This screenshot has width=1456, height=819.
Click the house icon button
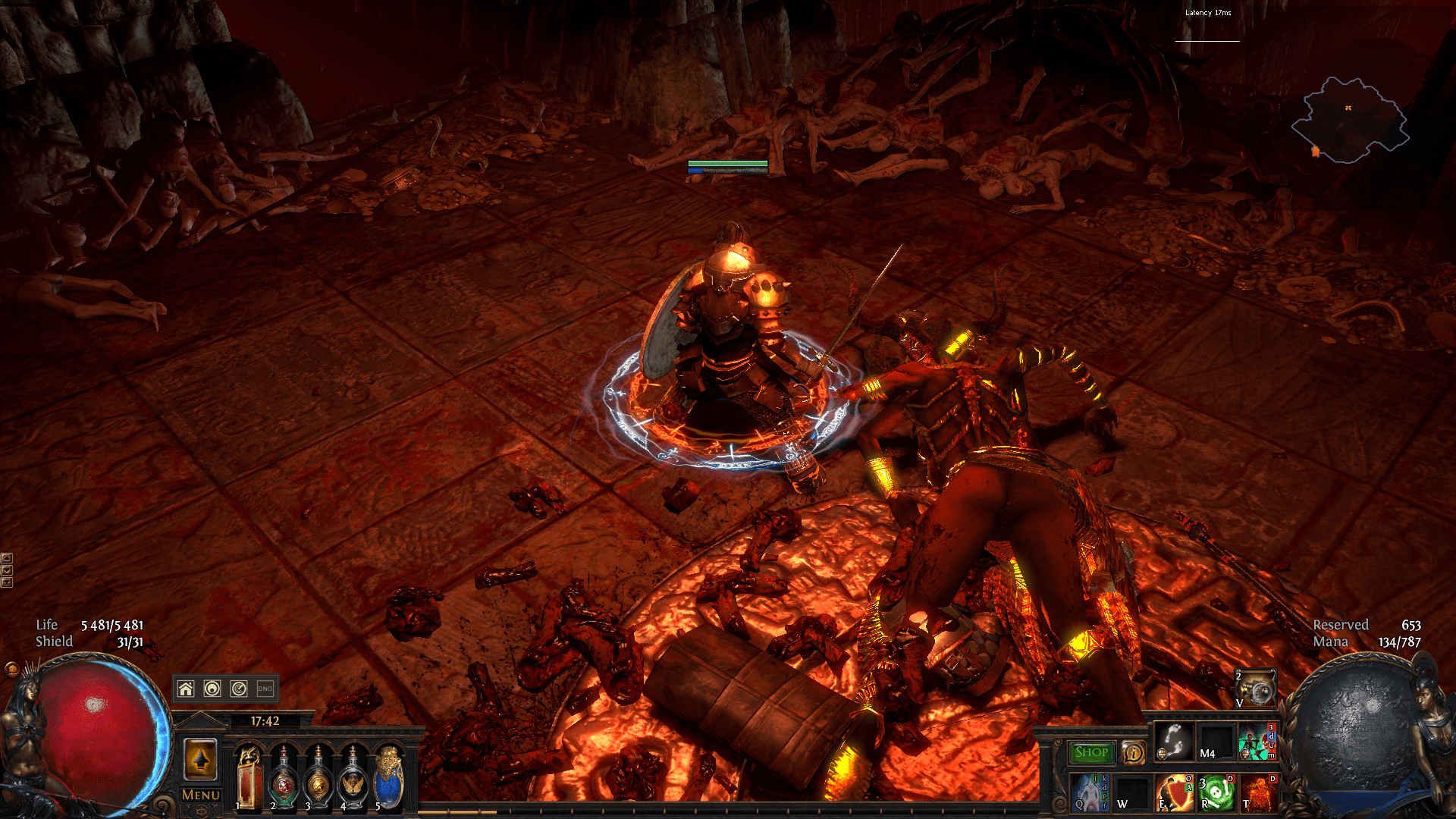click(x=186, y=689)
